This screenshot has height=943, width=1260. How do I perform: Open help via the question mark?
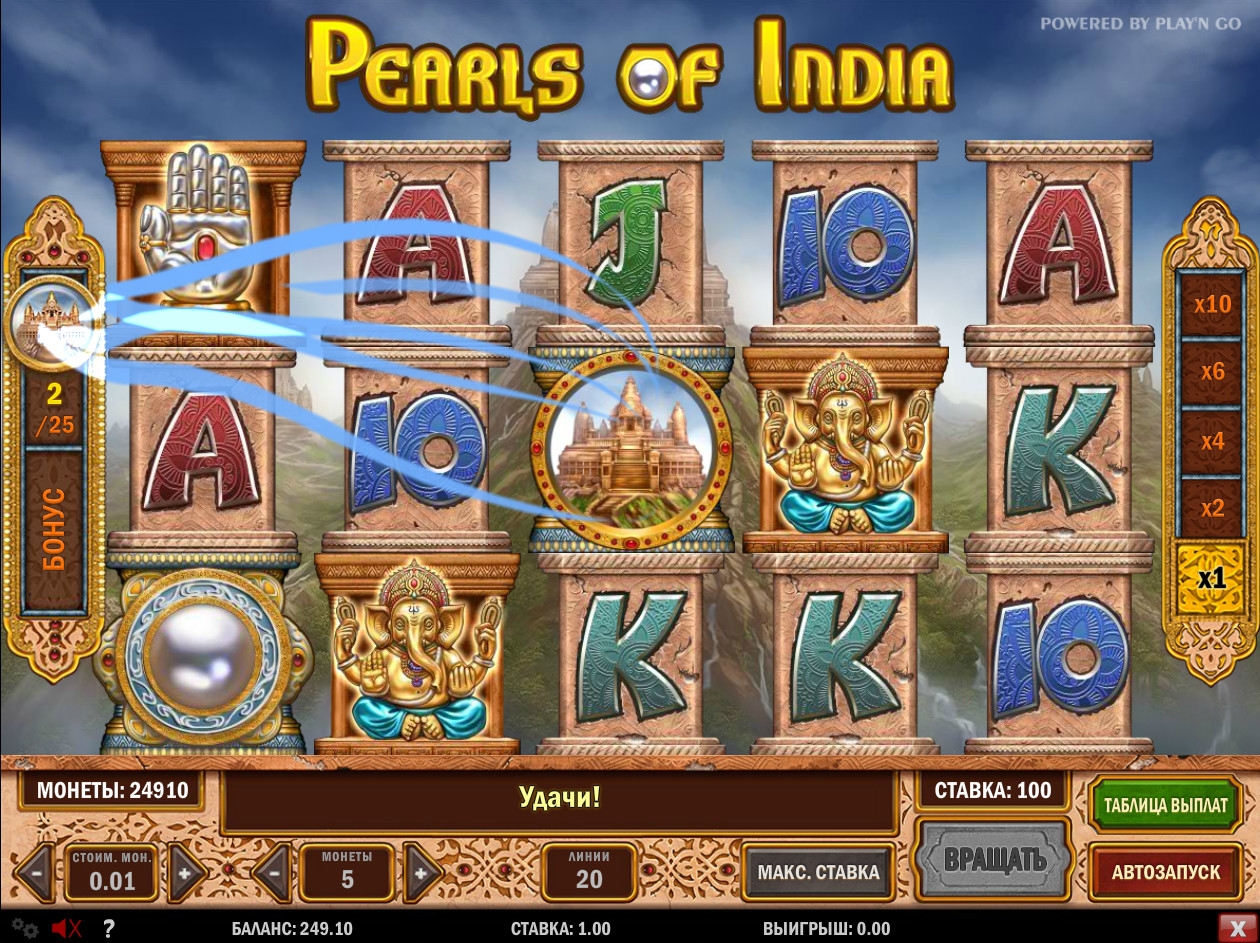108,928
